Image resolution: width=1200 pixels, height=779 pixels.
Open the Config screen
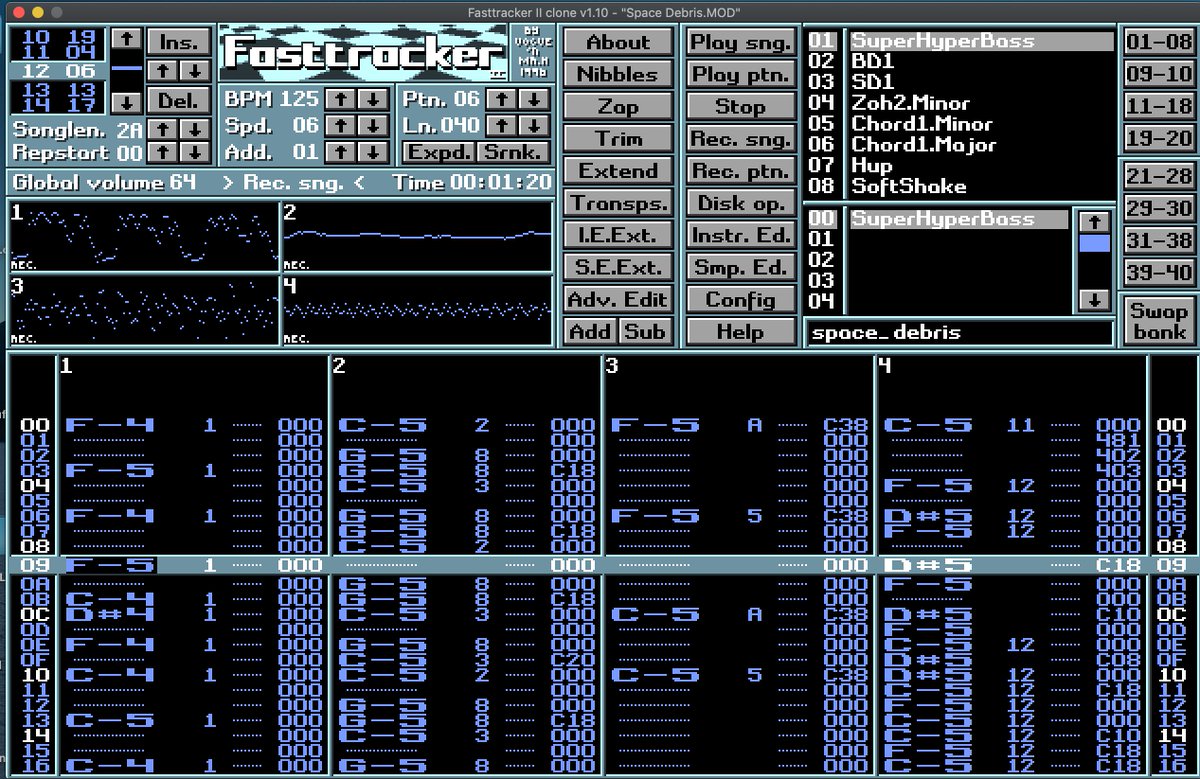pyautogui.click(x=741, y=299)
